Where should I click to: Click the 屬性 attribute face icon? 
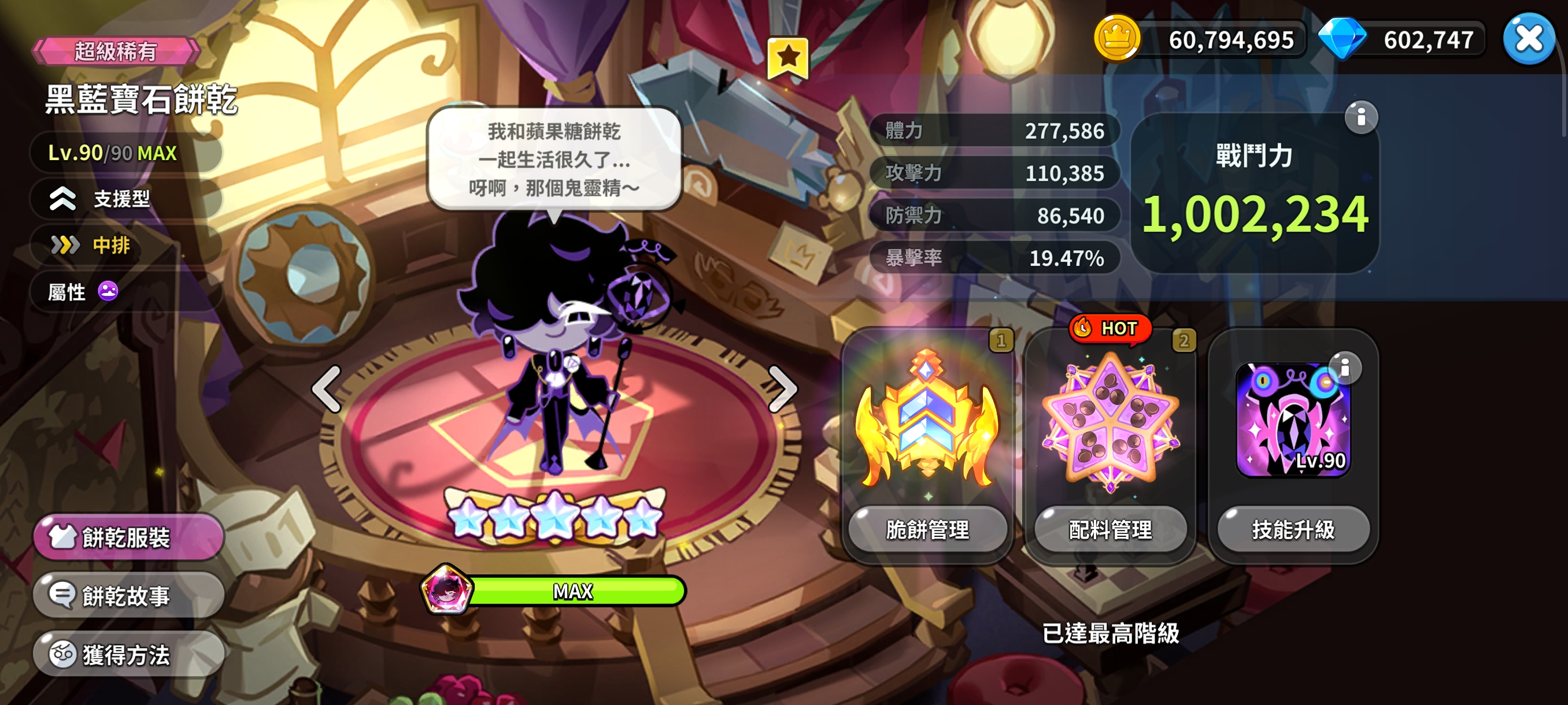click(x=108, y=291)
